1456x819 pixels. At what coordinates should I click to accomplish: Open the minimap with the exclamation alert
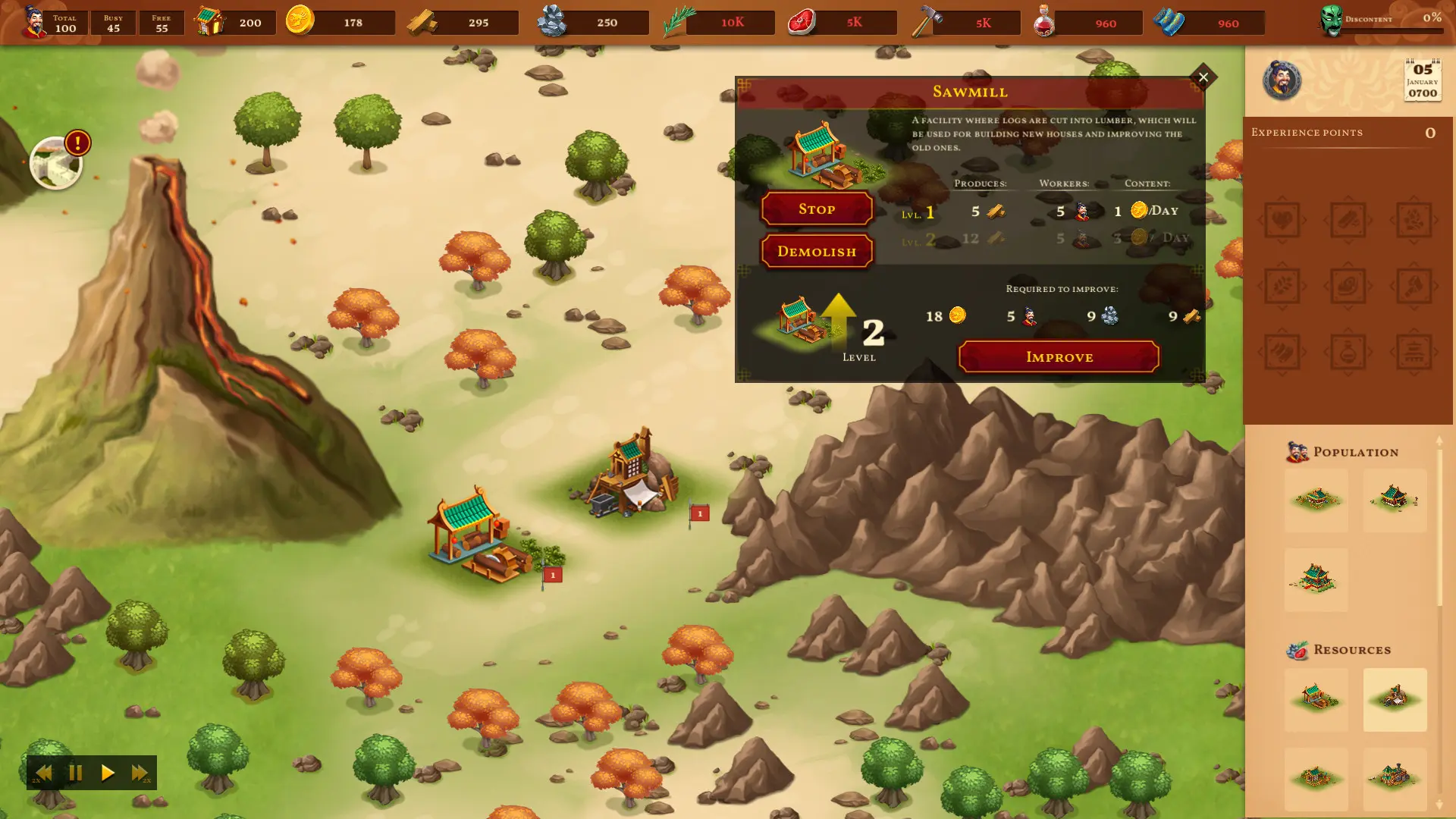(x=55, y=163)
